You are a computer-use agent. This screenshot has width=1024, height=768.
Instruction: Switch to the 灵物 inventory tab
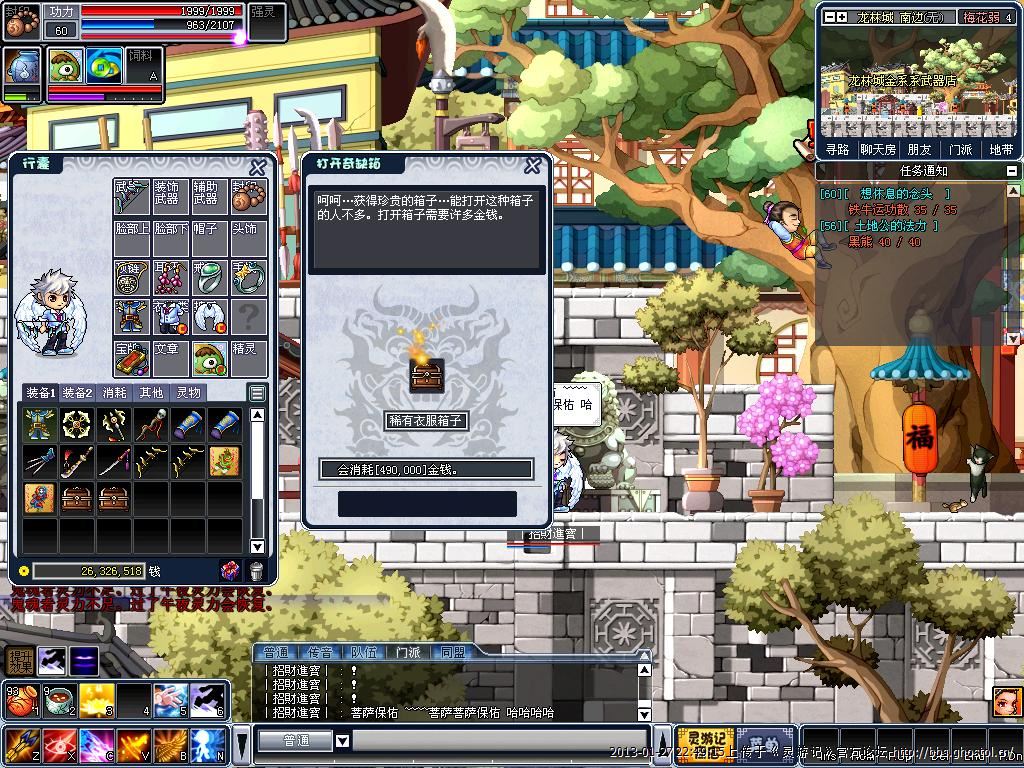click(188, 393)
